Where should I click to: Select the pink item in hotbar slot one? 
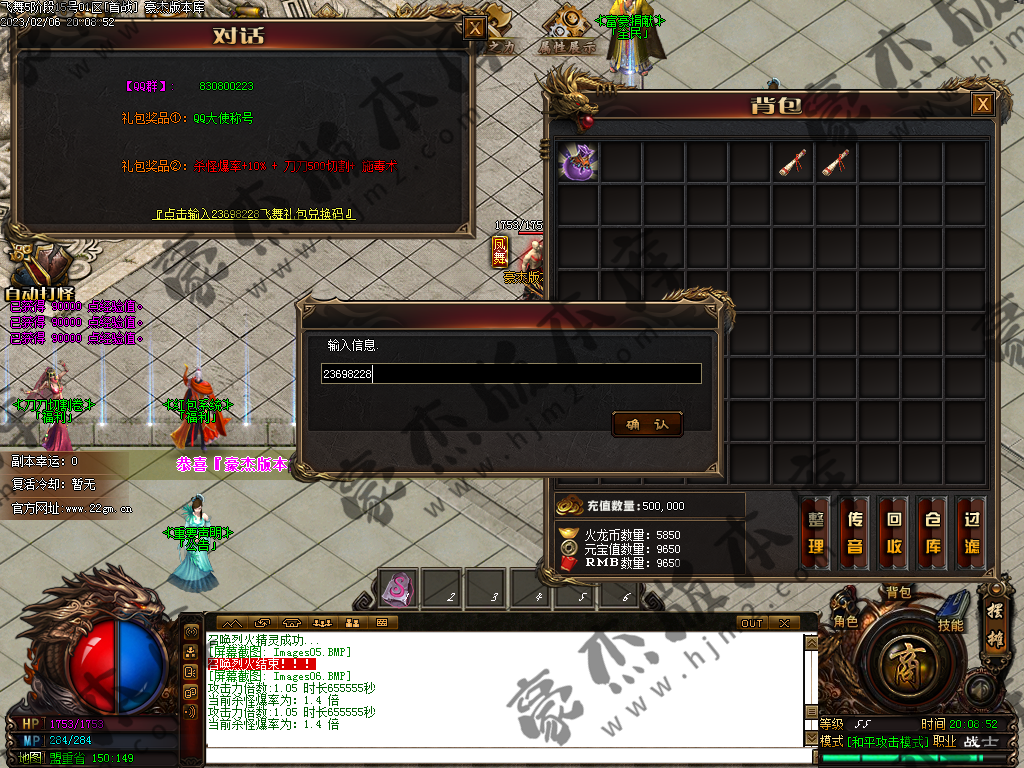point(397,587)
